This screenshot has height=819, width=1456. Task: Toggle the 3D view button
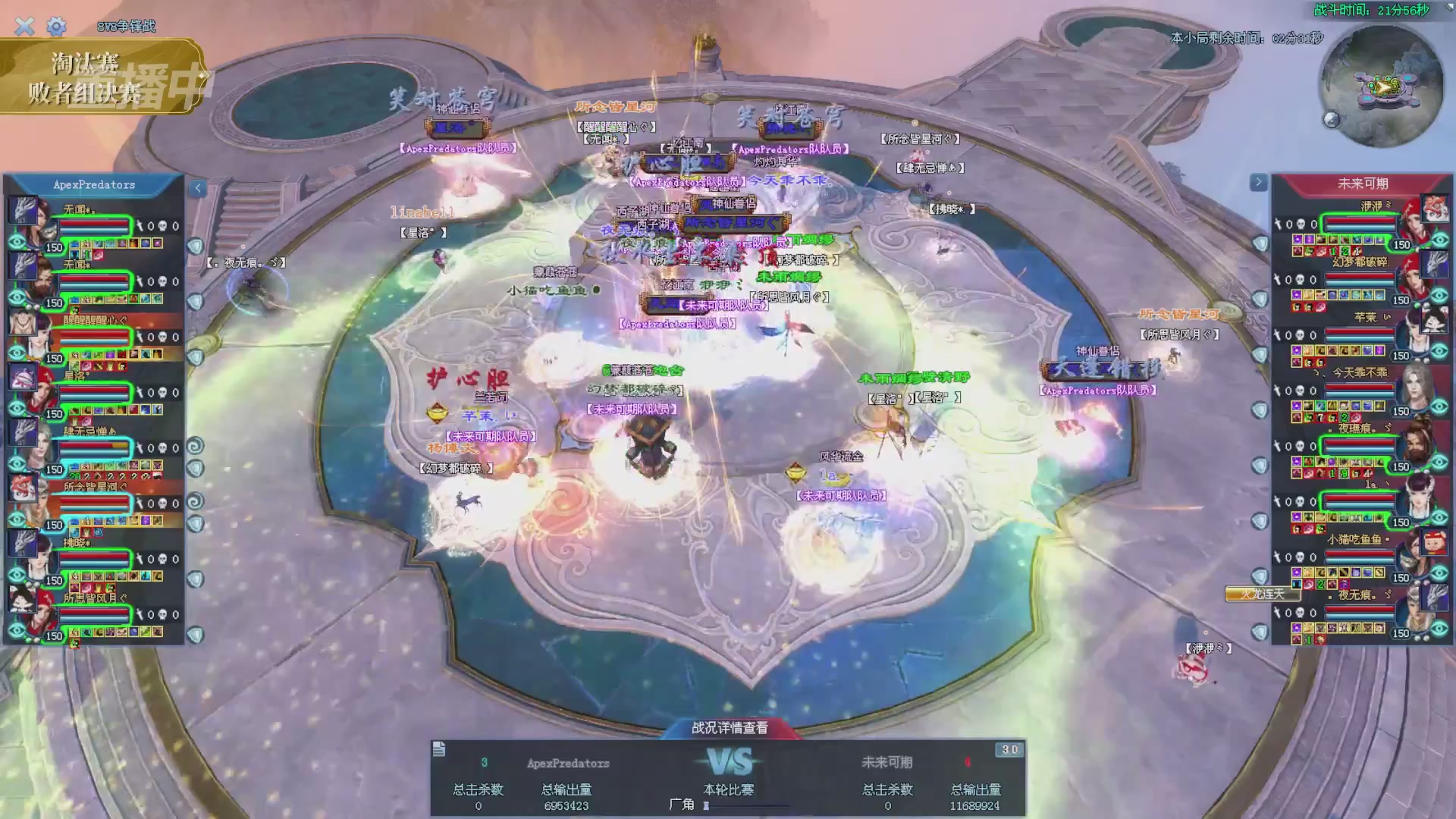point(1009,749)
